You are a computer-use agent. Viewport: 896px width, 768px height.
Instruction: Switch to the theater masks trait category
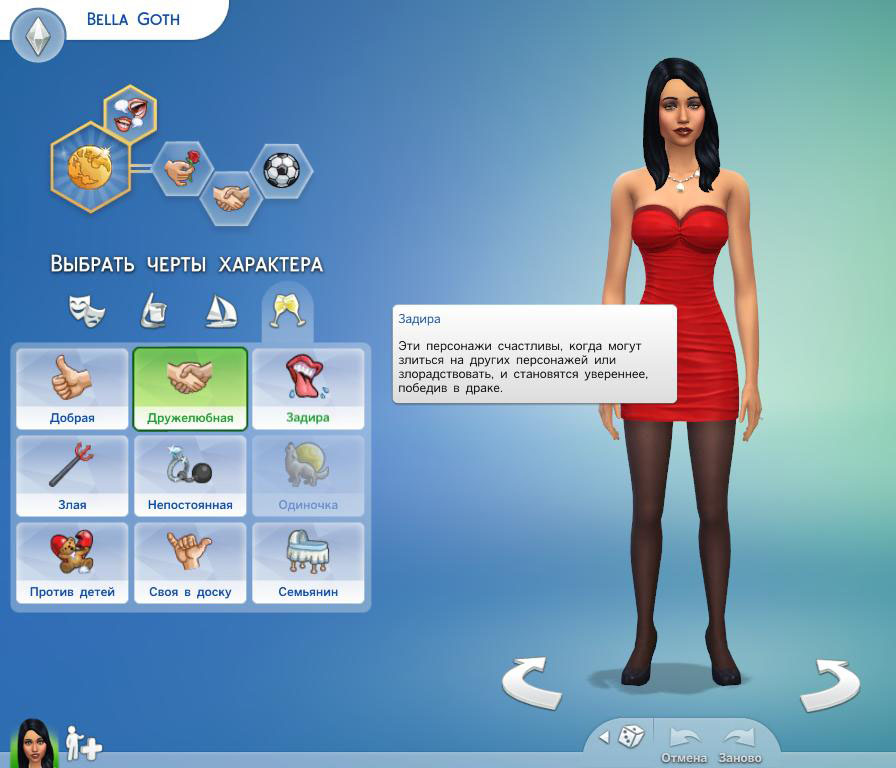[87, 311]
